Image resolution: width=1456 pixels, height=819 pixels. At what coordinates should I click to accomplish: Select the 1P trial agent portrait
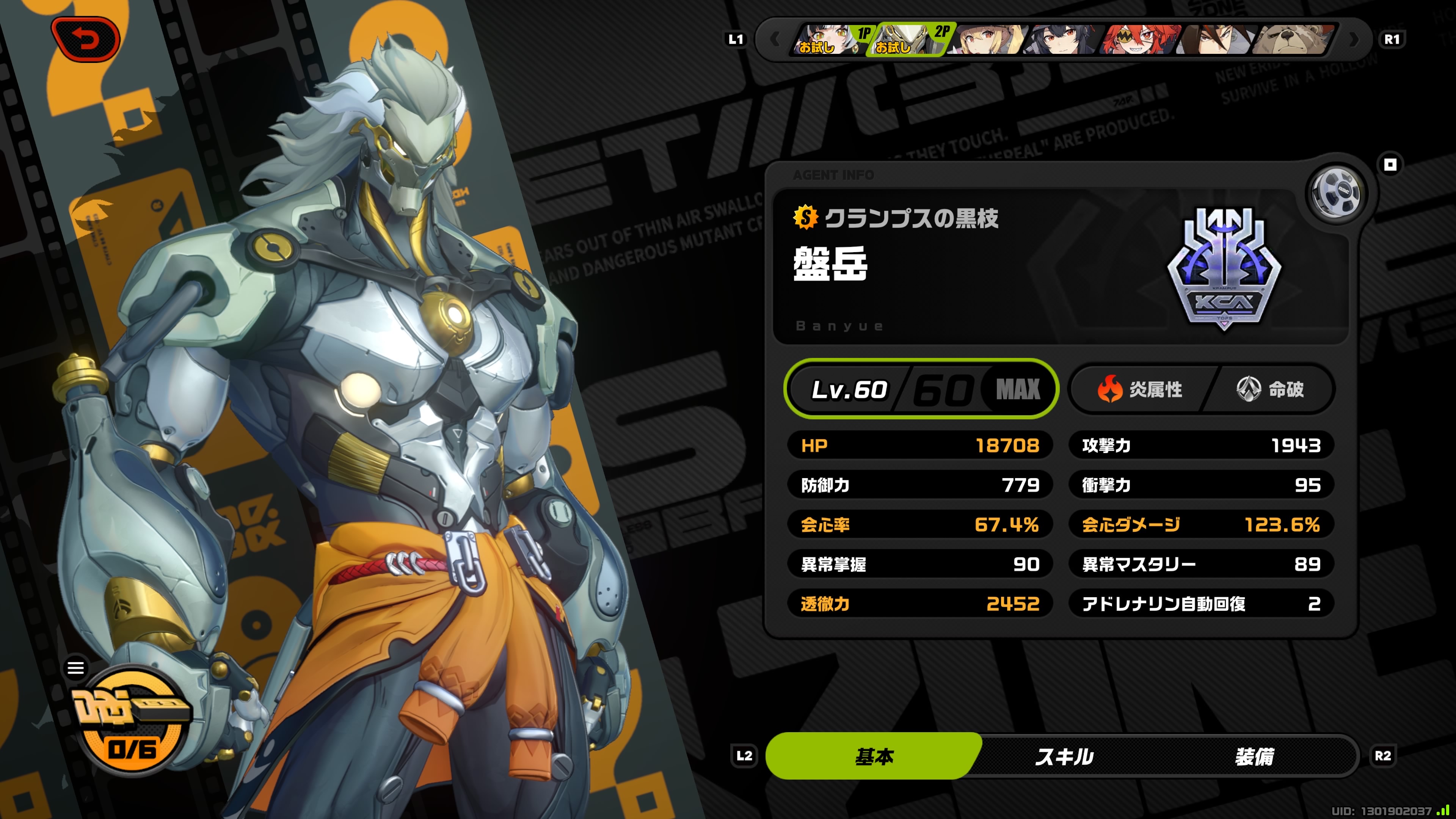830,39
